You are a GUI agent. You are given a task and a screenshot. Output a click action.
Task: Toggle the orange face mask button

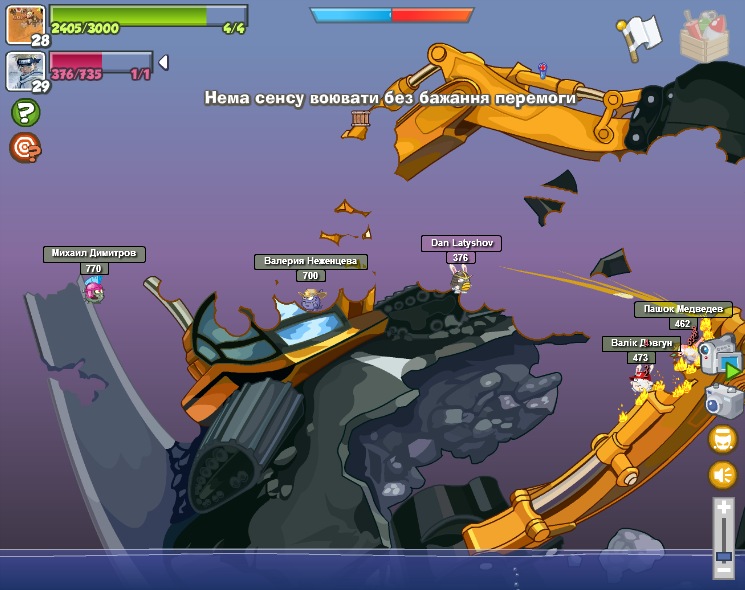723,439
